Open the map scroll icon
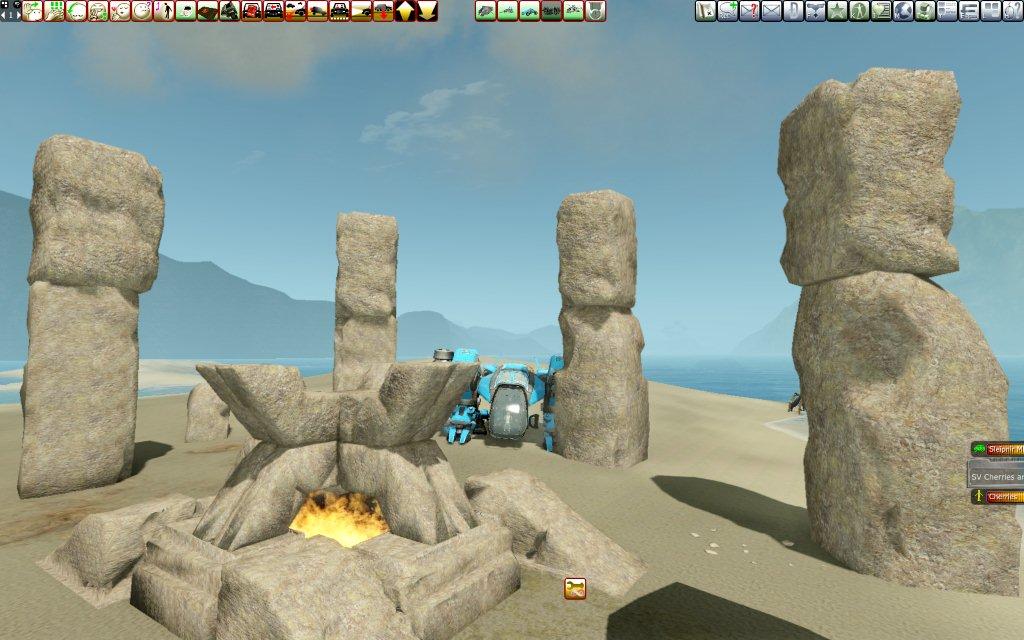Image resolution: width=1024 pixels, height=640 pixels. (x=705, y=11)
